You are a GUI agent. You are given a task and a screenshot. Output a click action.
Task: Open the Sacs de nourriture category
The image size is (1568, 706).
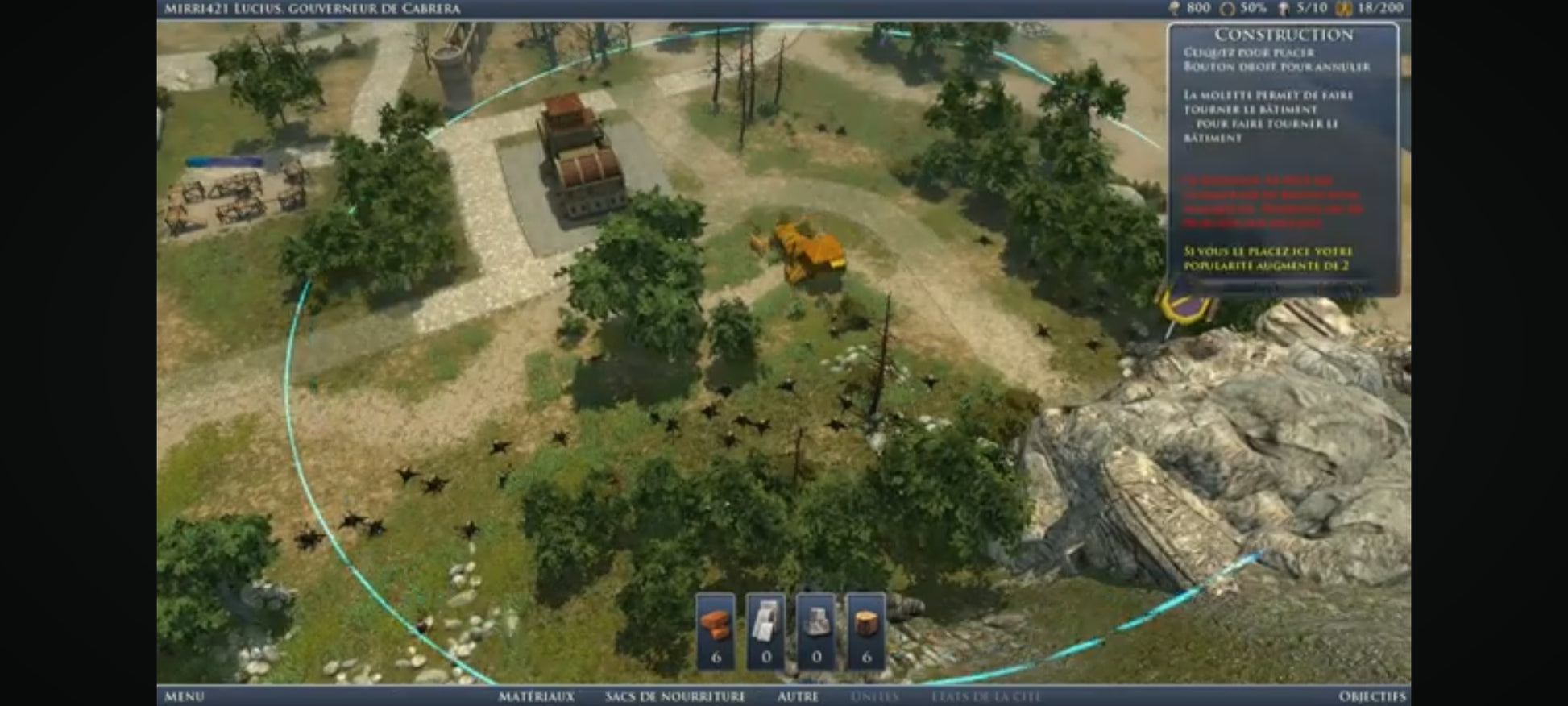click(x=674, y=696)
